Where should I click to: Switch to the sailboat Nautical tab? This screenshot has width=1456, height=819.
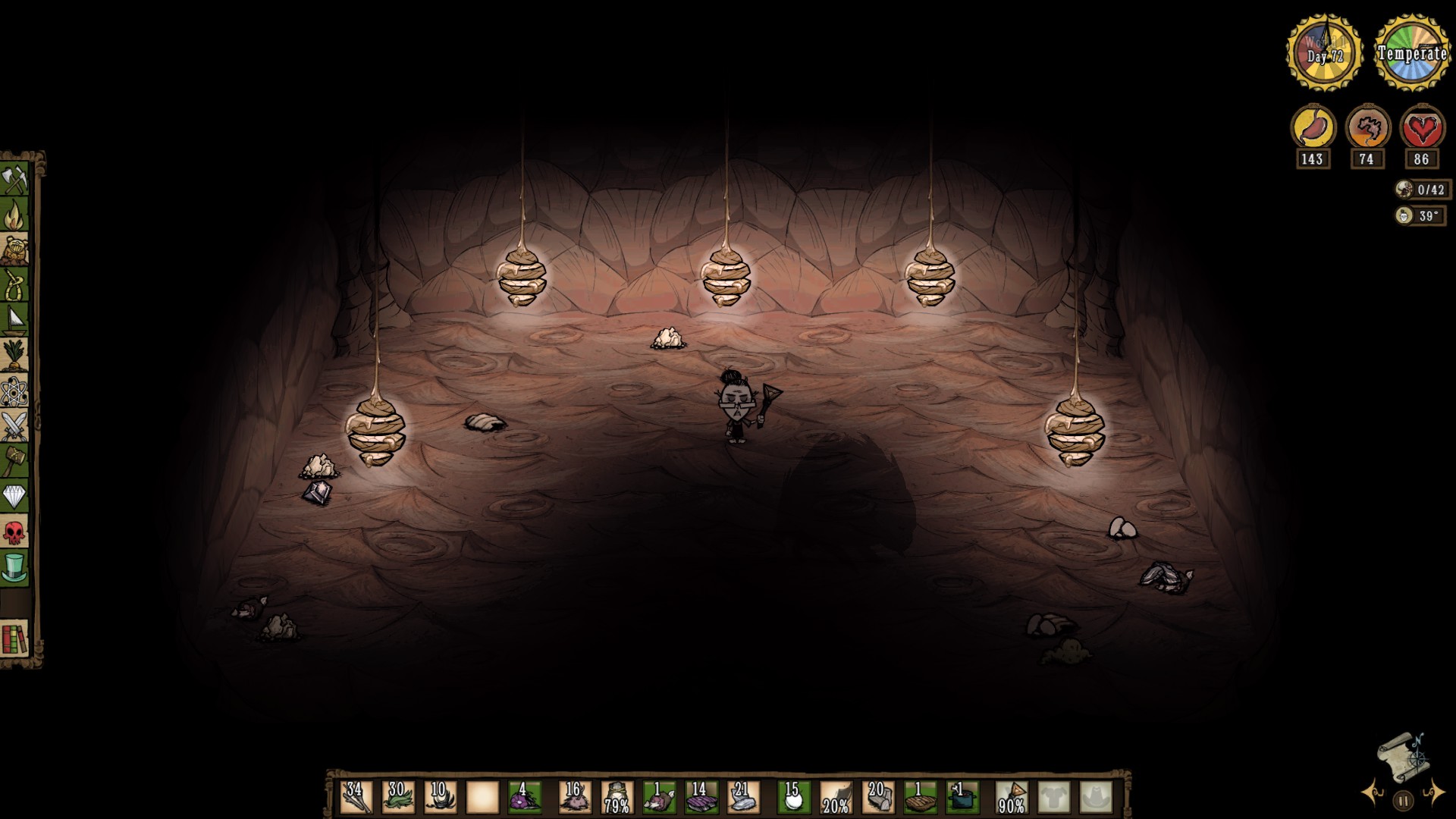coord(14,320)
